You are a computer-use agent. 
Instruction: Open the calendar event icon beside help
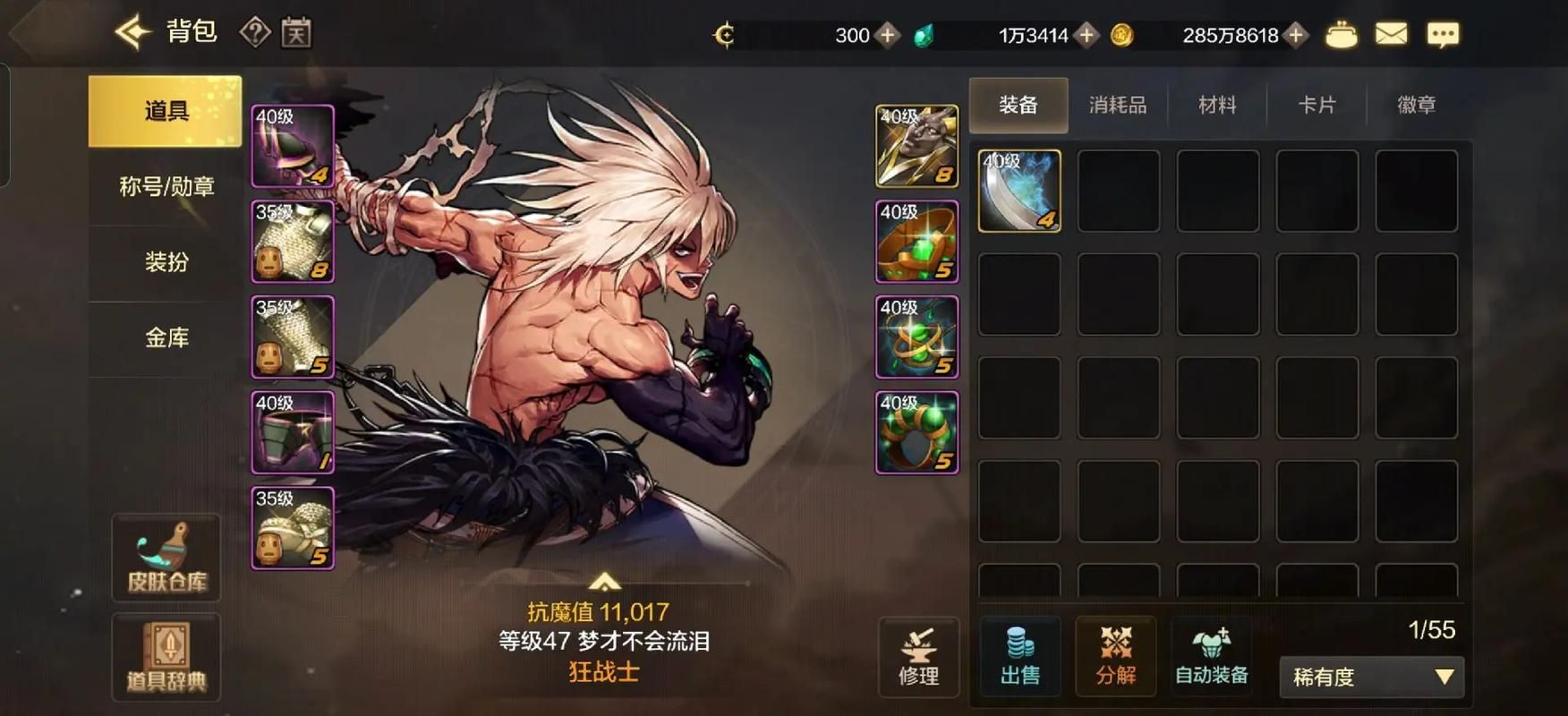(x=298, y=32)
